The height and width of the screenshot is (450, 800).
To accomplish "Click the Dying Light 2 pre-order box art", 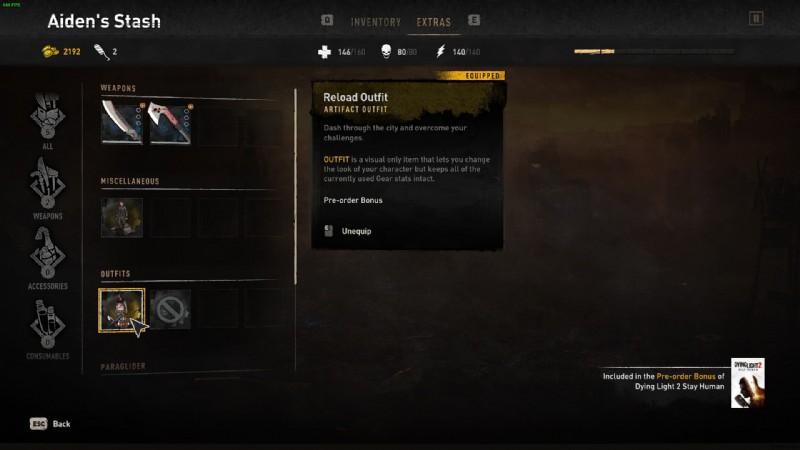I will 748,382.
